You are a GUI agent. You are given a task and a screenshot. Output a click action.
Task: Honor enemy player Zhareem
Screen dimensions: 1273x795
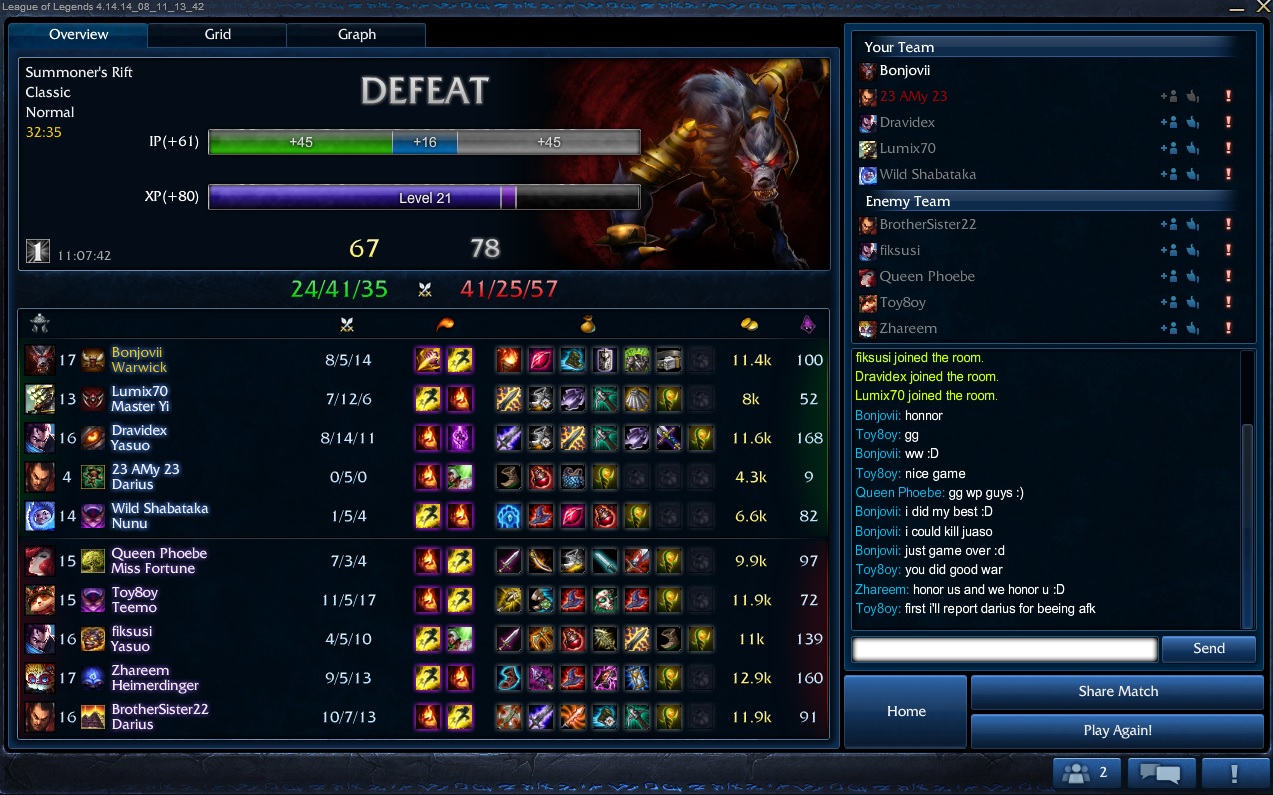1193,329
